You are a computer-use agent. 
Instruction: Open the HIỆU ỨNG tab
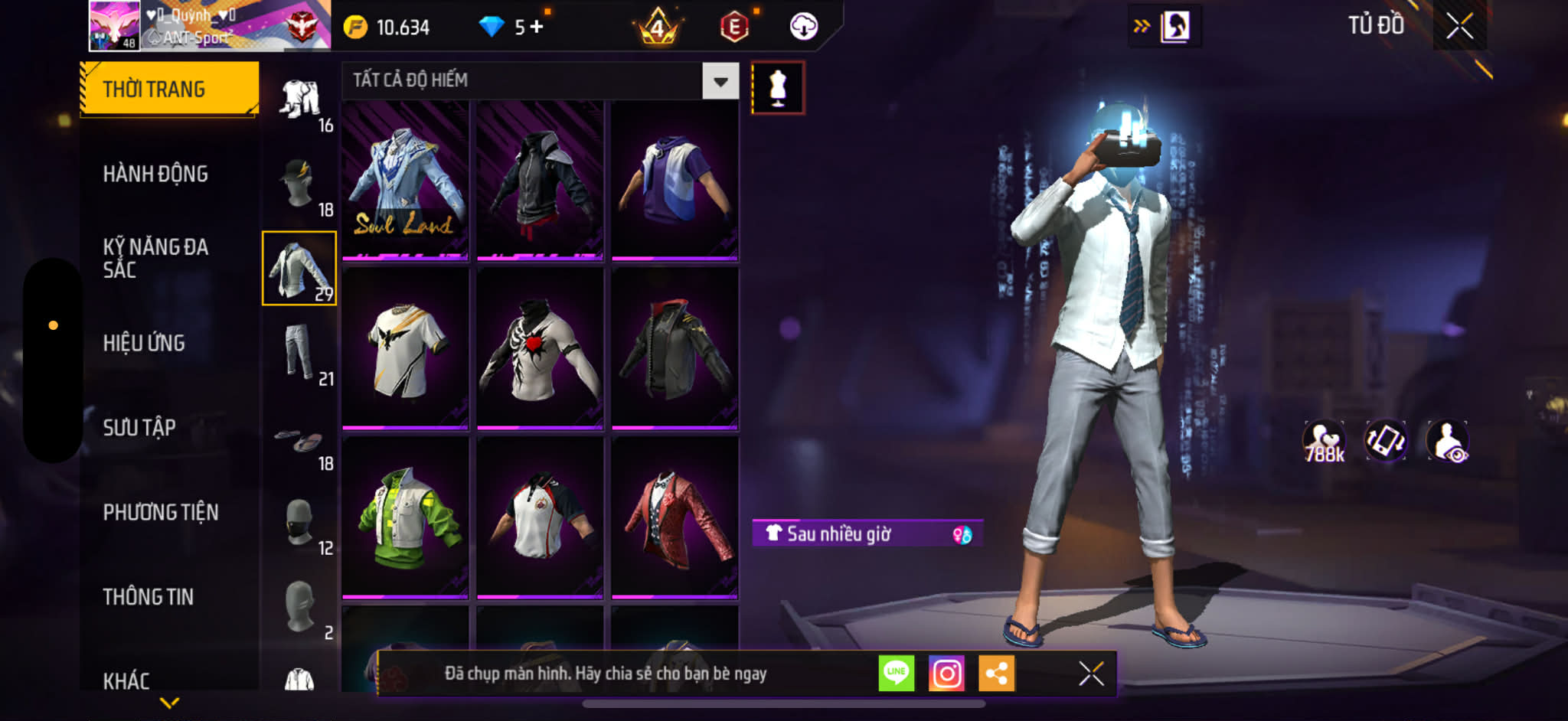click(x=144, y=343)
